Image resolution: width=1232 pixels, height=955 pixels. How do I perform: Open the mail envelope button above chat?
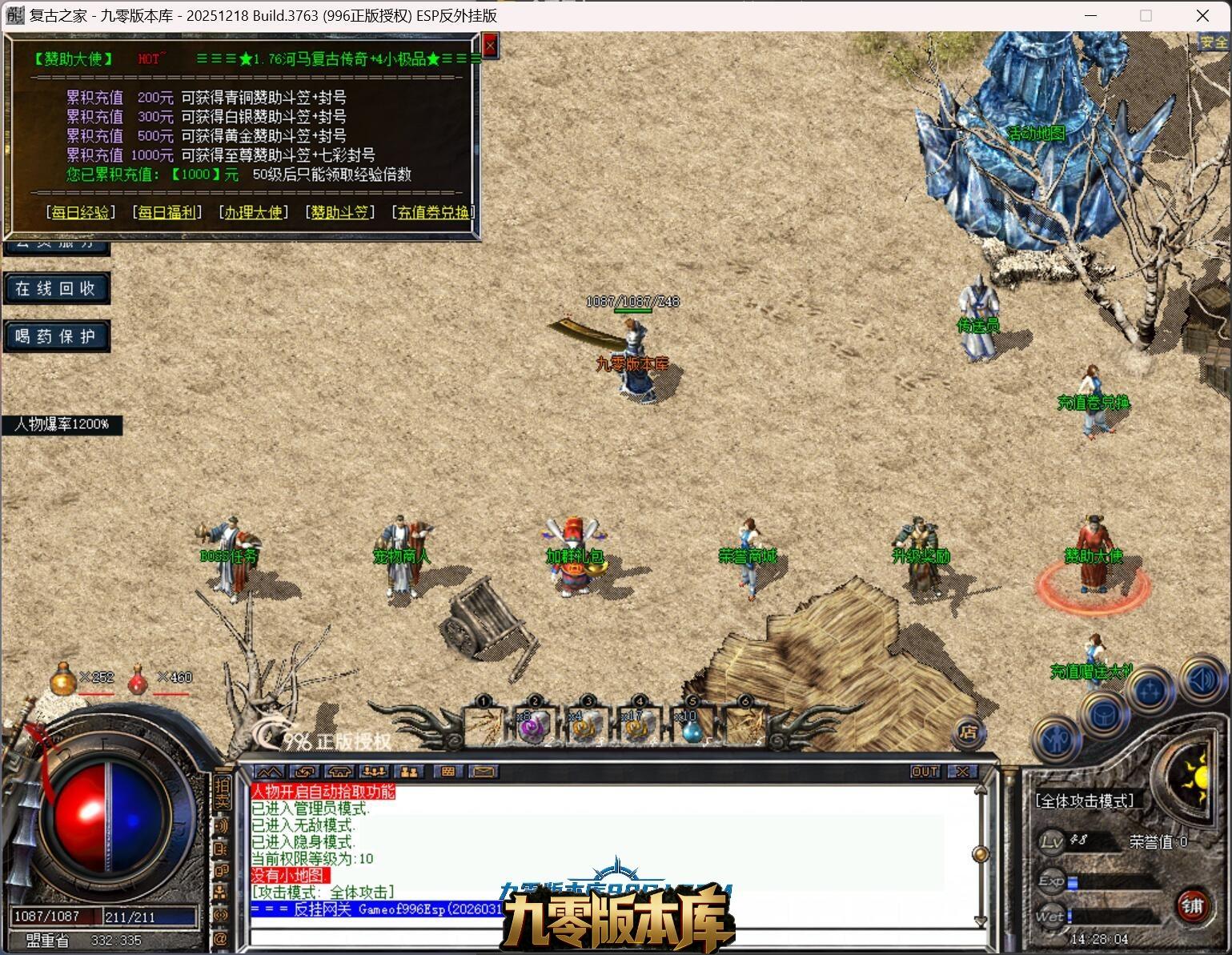pos(484,772)
